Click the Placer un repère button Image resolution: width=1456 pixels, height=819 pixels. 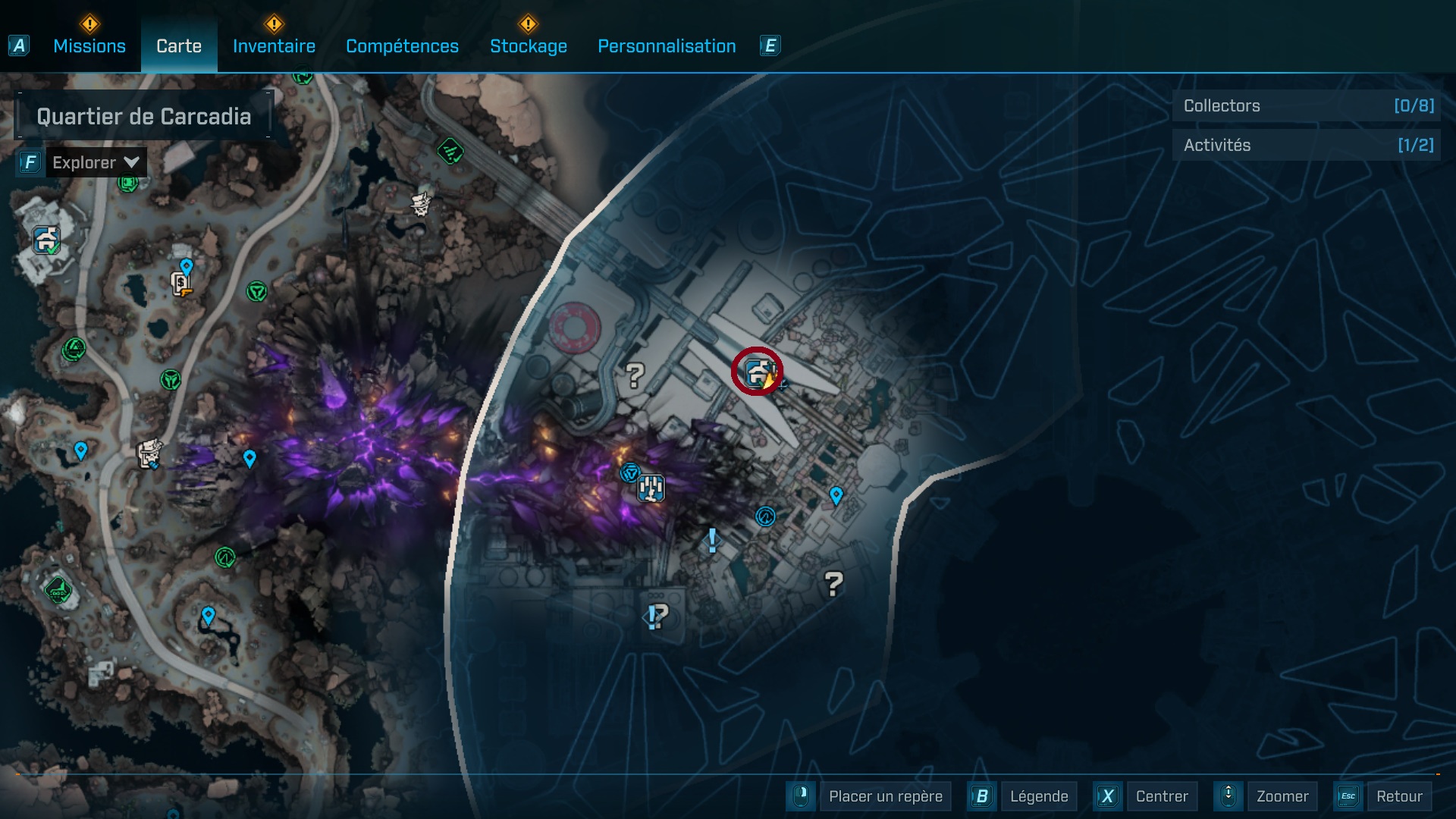click(885, 796)
